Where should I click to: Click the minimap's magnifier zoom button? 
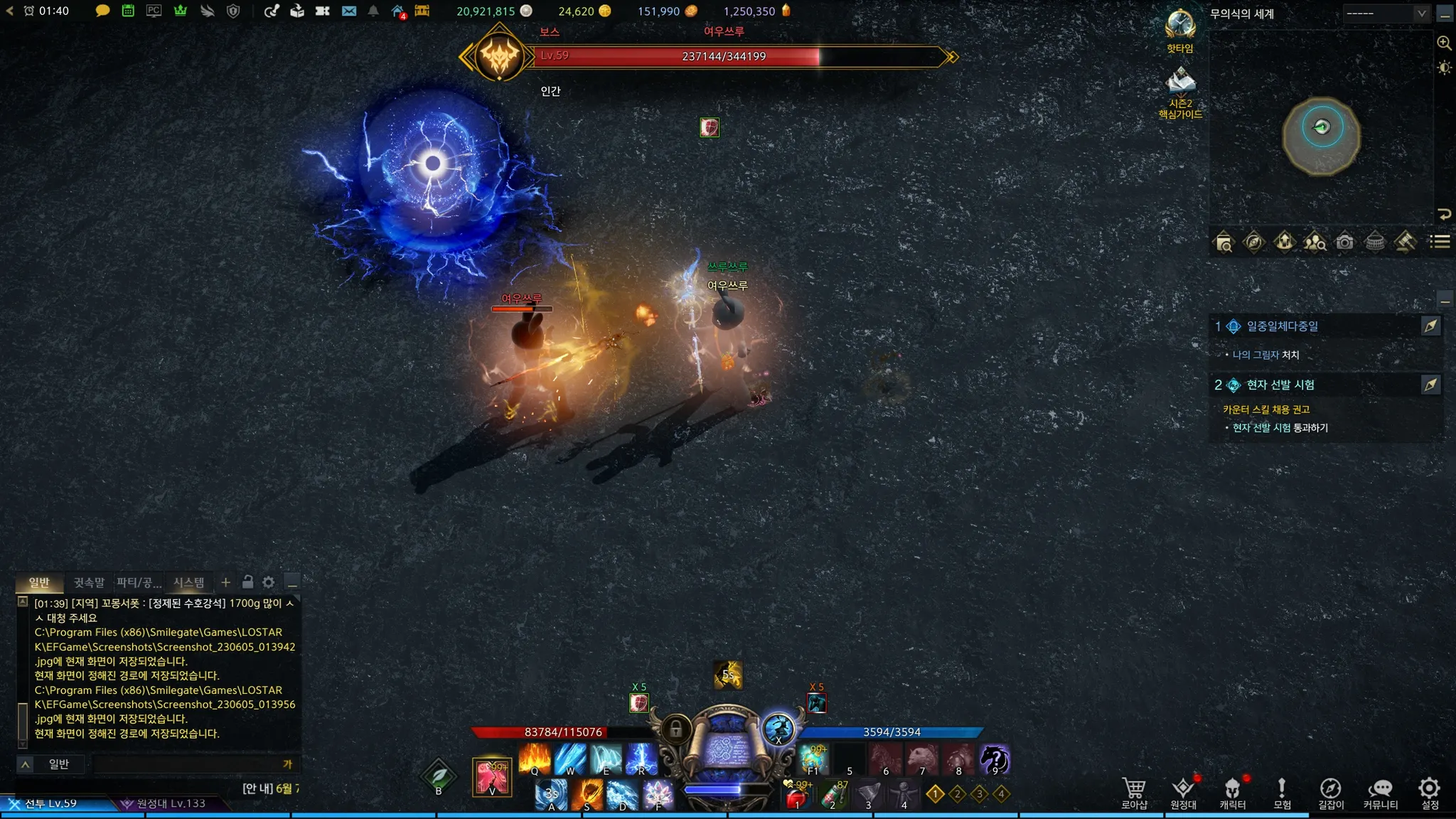[1444, 43]
